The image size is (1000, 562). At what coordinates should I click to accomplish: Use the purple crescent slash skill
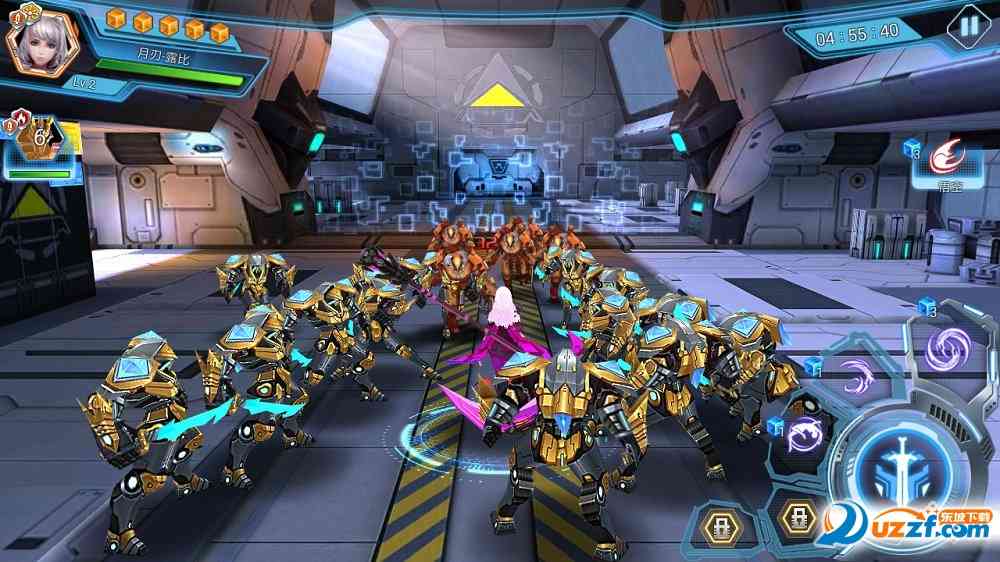coord(857,377)
